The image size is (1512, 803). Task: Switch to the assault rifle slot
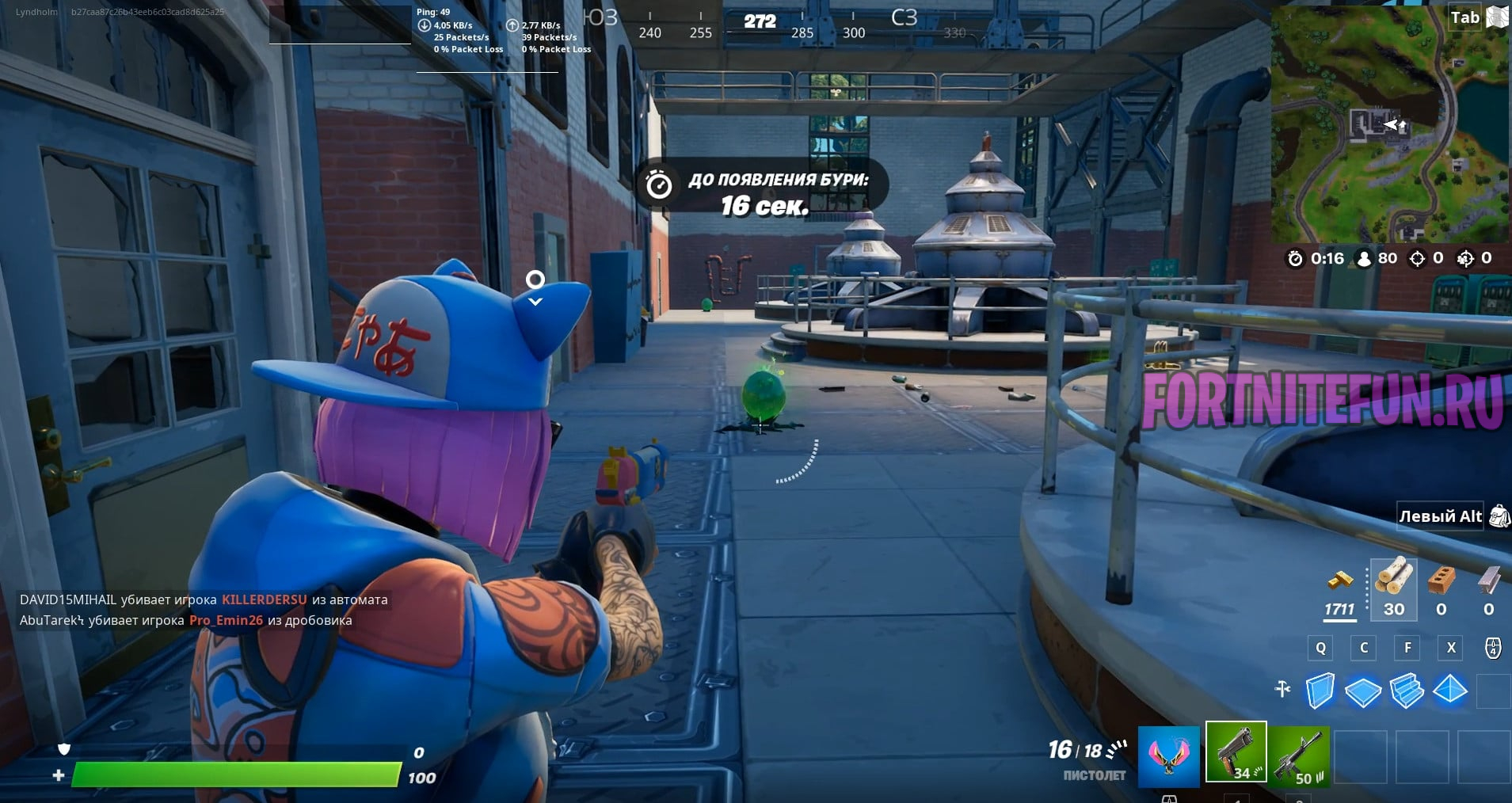point(1301,755)
